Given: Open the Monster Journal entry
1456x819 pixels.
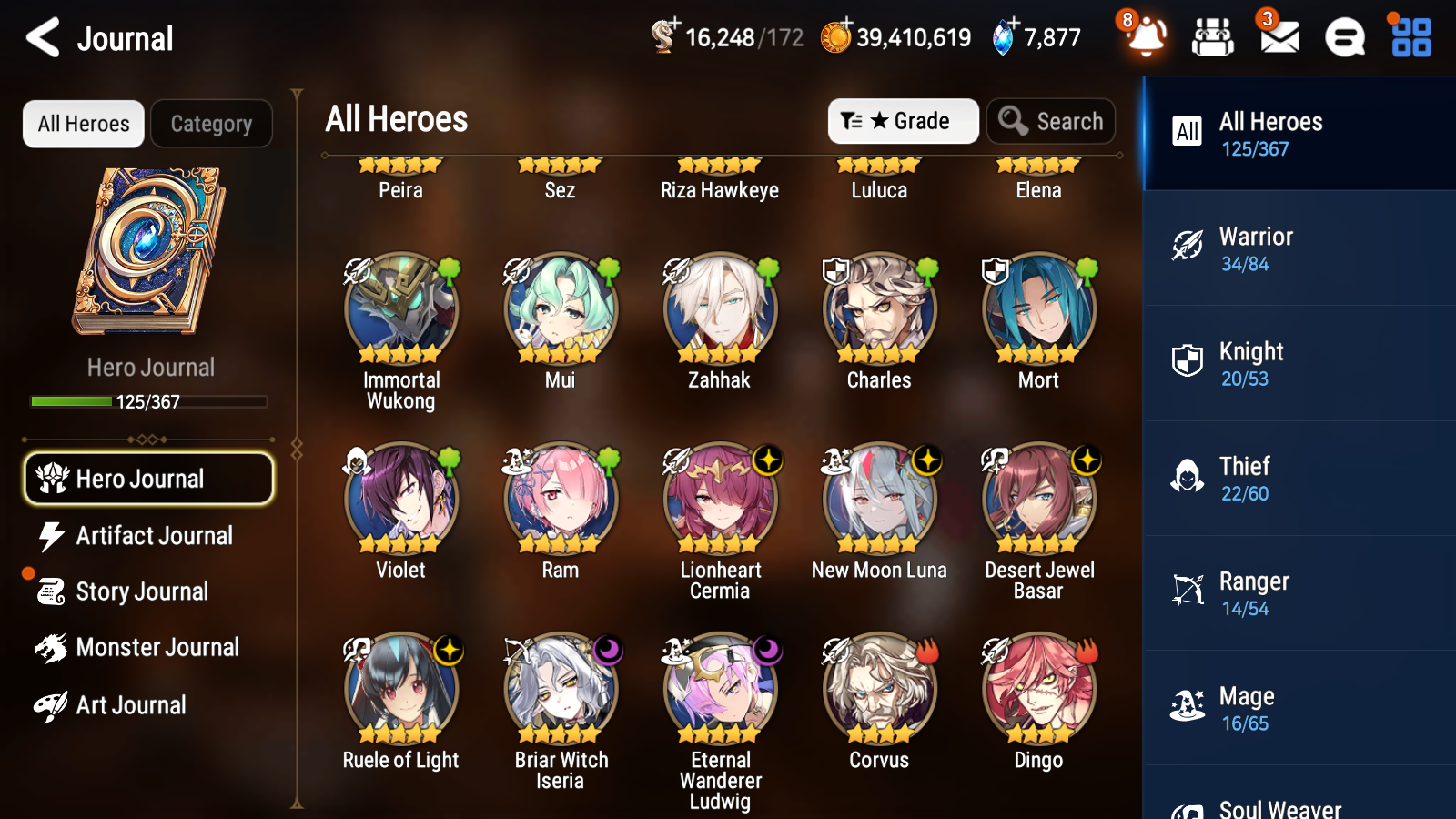Looking at the screenshot, I should (157, 647).
